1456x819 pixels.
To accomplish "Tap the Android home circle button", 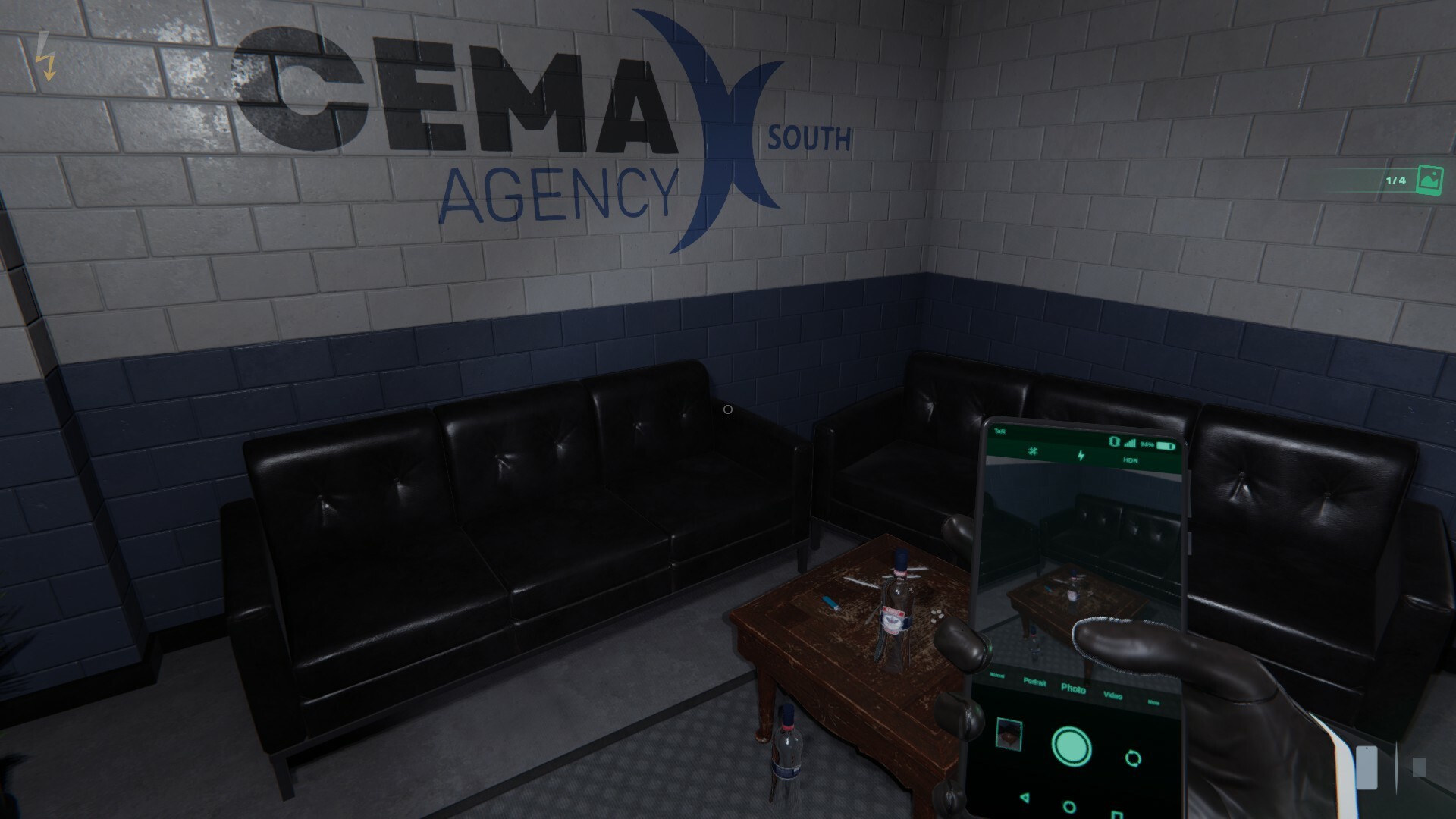I will [1068, 807].
